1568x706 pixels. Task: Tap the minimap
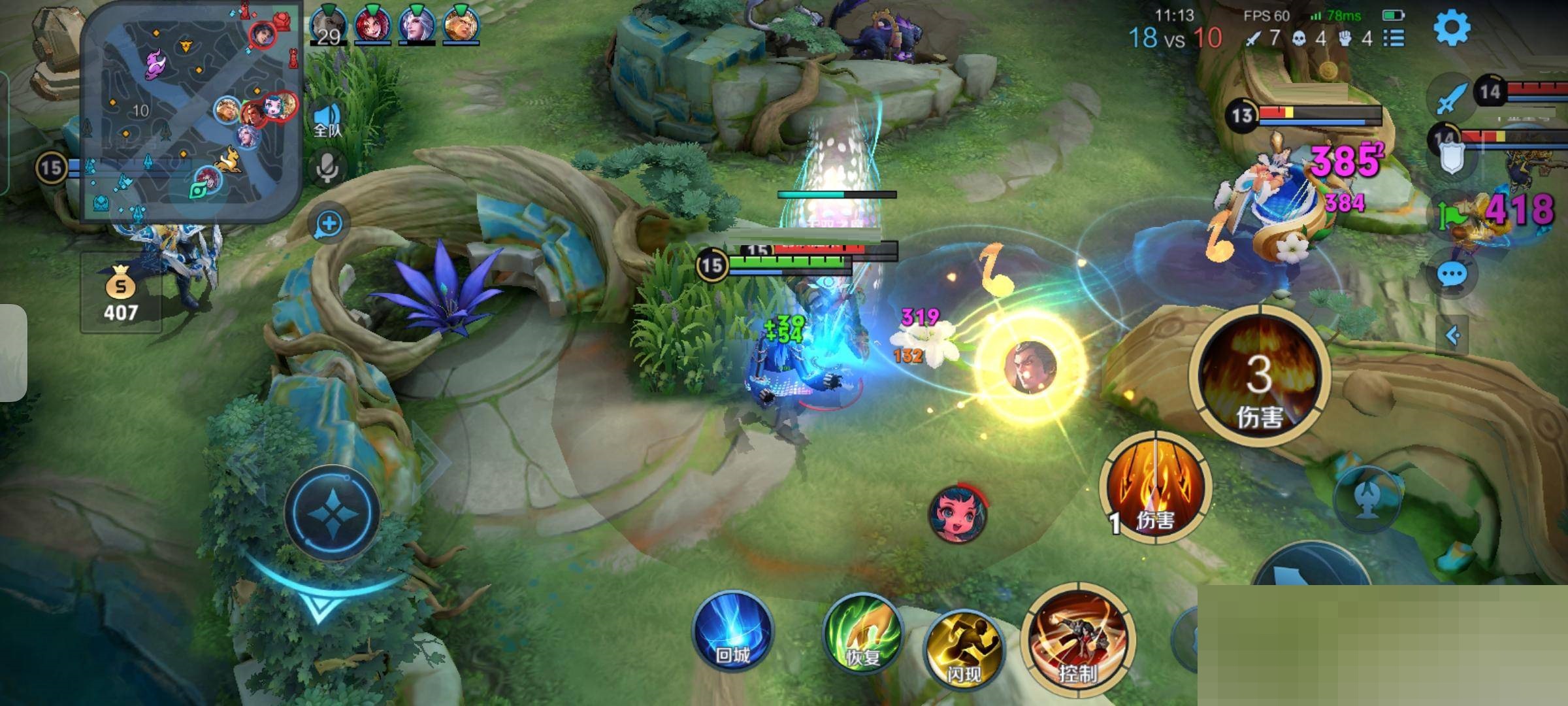190,111
